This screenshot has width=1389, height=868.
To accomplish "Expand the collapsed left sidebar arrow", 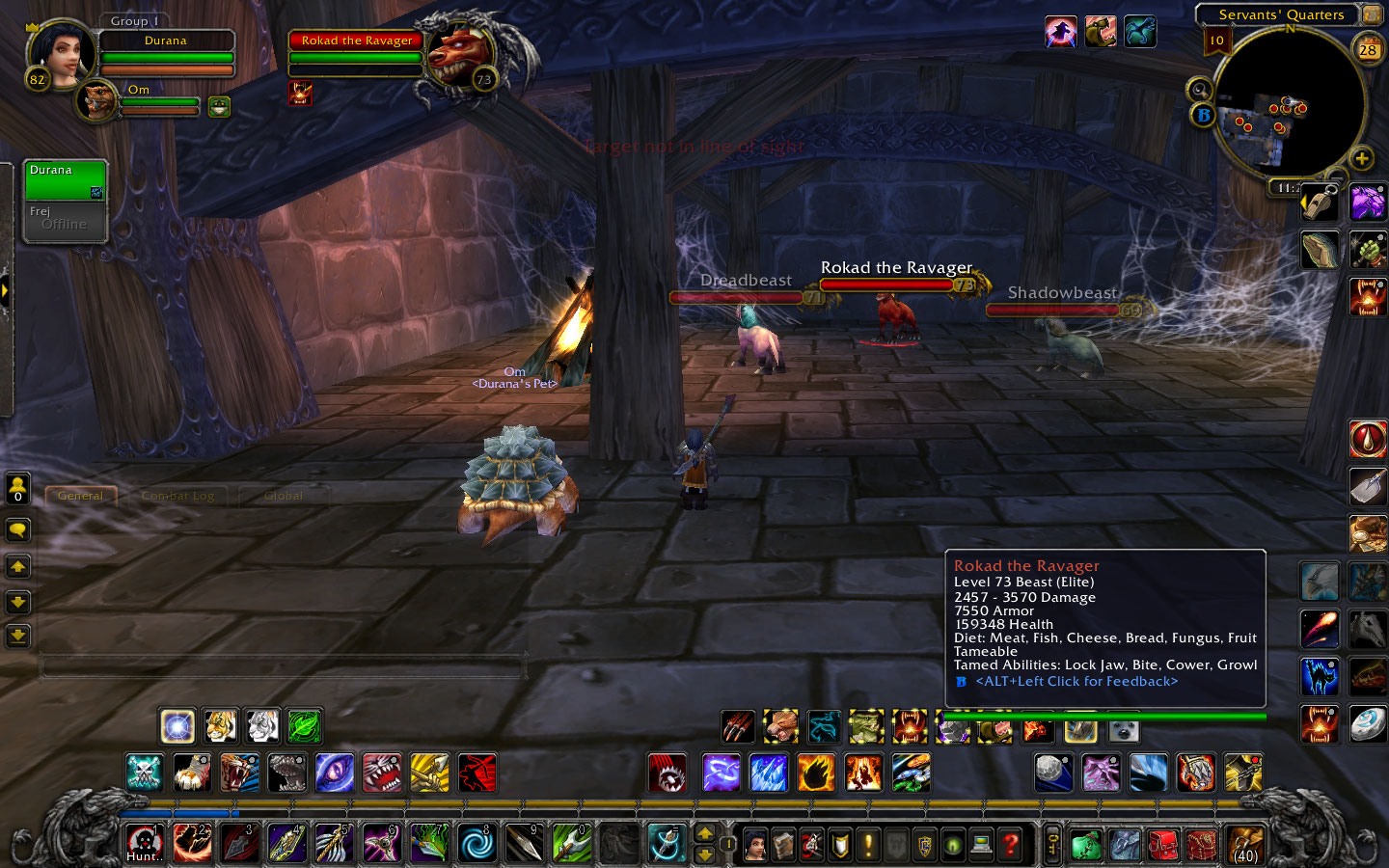I will pyautogui.click(x=6, y=289).
